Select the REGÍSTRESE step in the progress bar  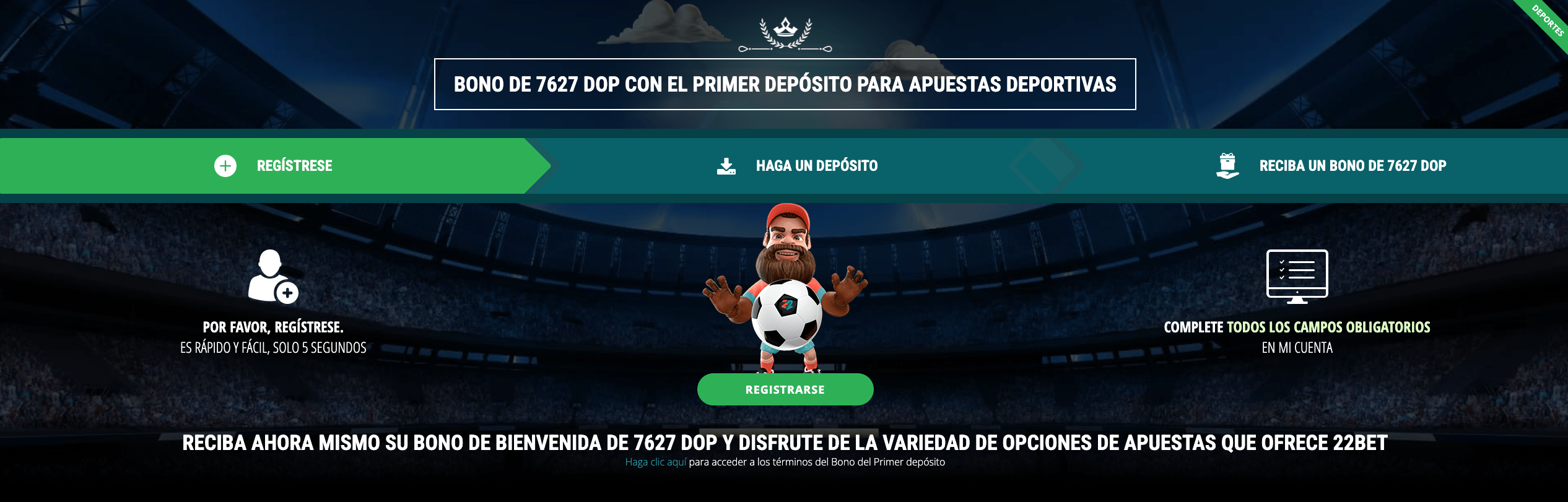click(294, 165)
